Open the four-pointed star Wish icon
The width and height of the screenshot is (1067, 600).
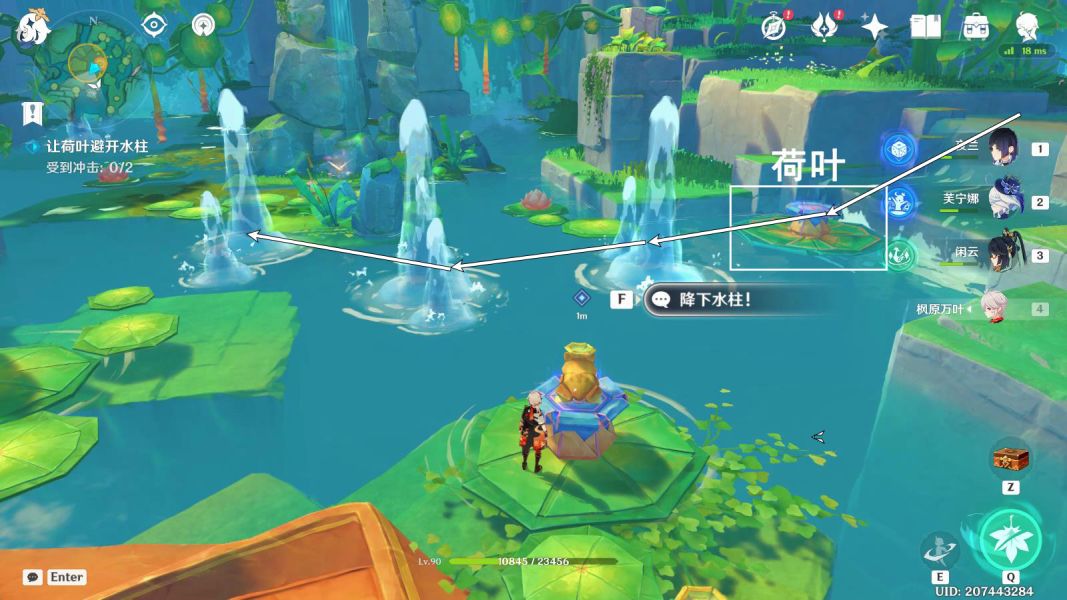(x=874, y=27)
